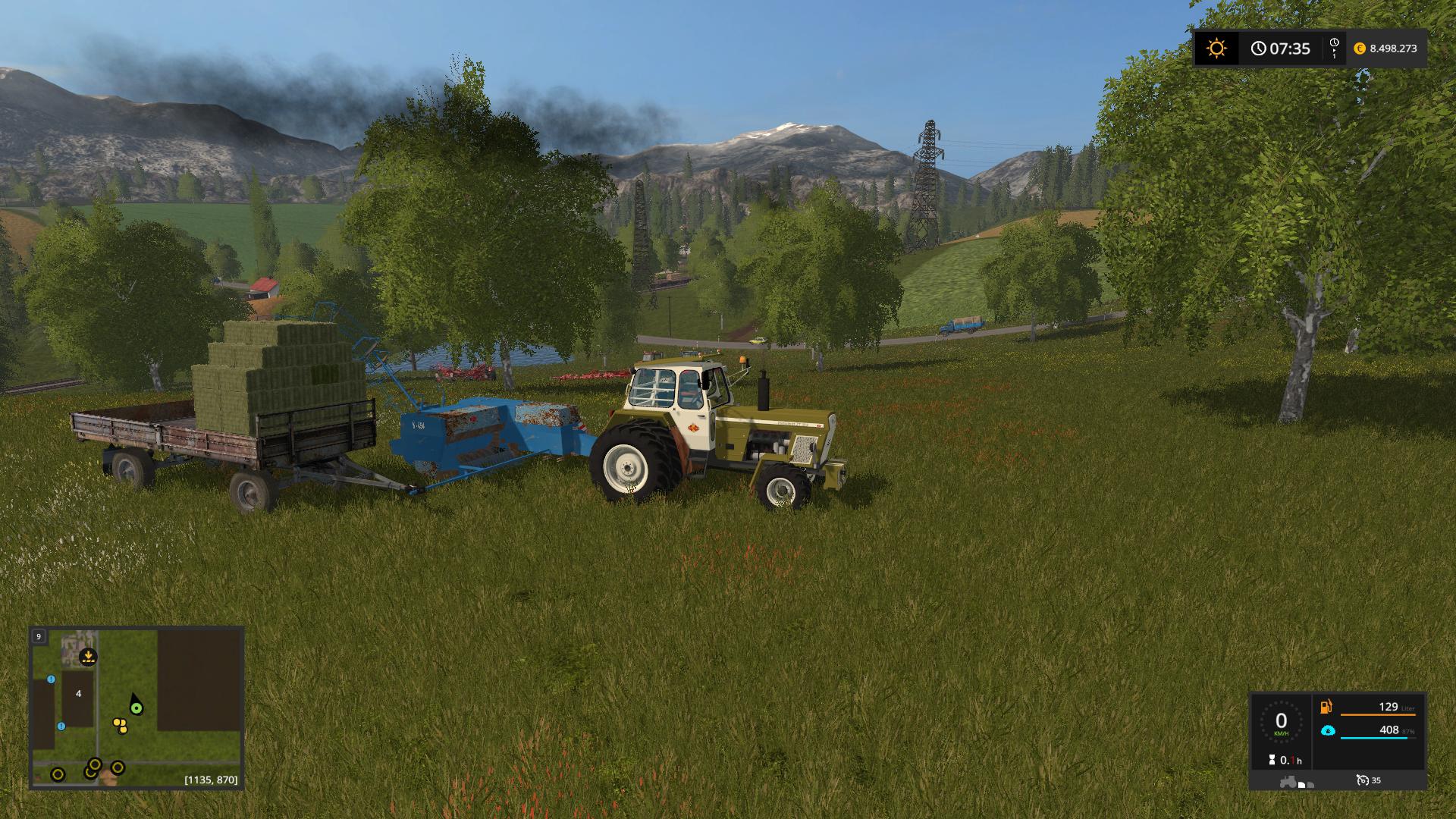
Task: Select the green player marker on the minimap
Action: [x=136, y=708]
